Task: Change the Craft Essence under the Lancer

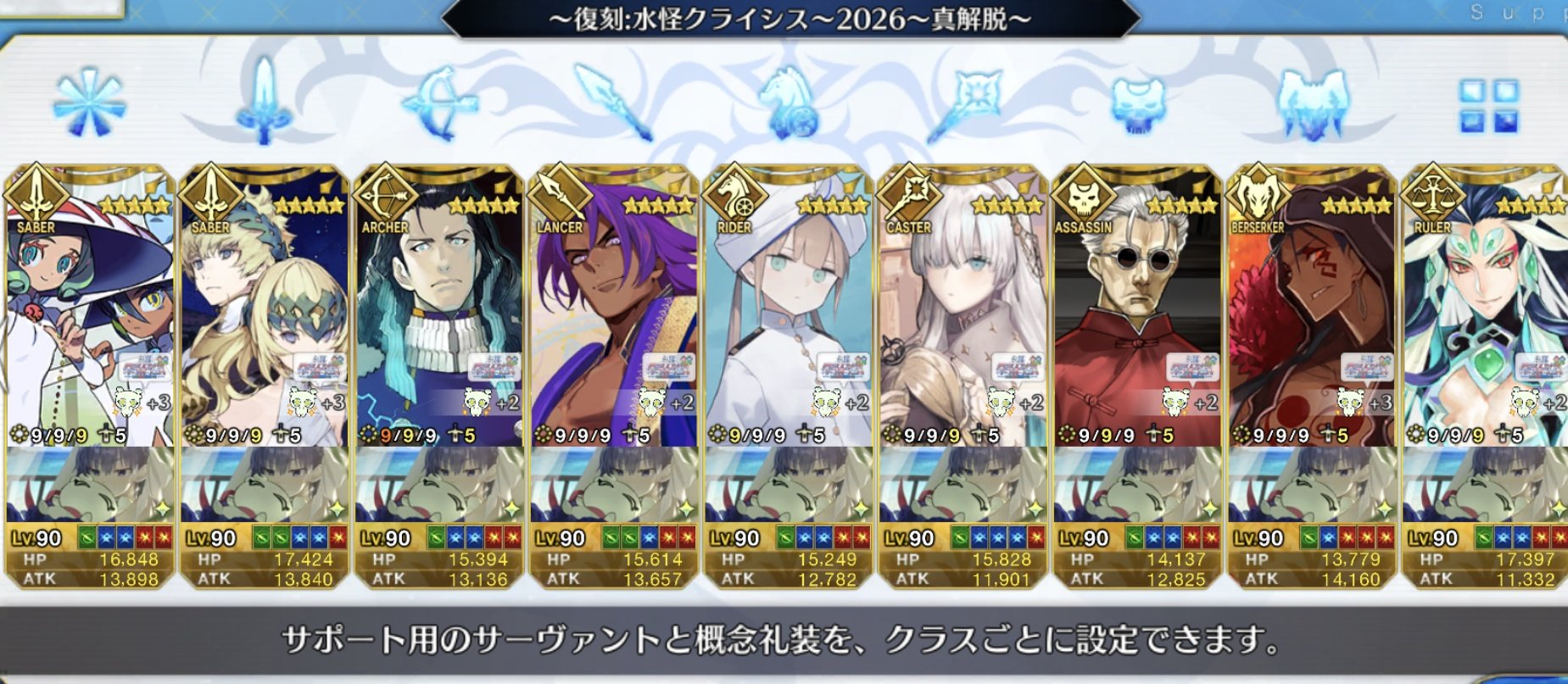Action: [x=613, y=485]
